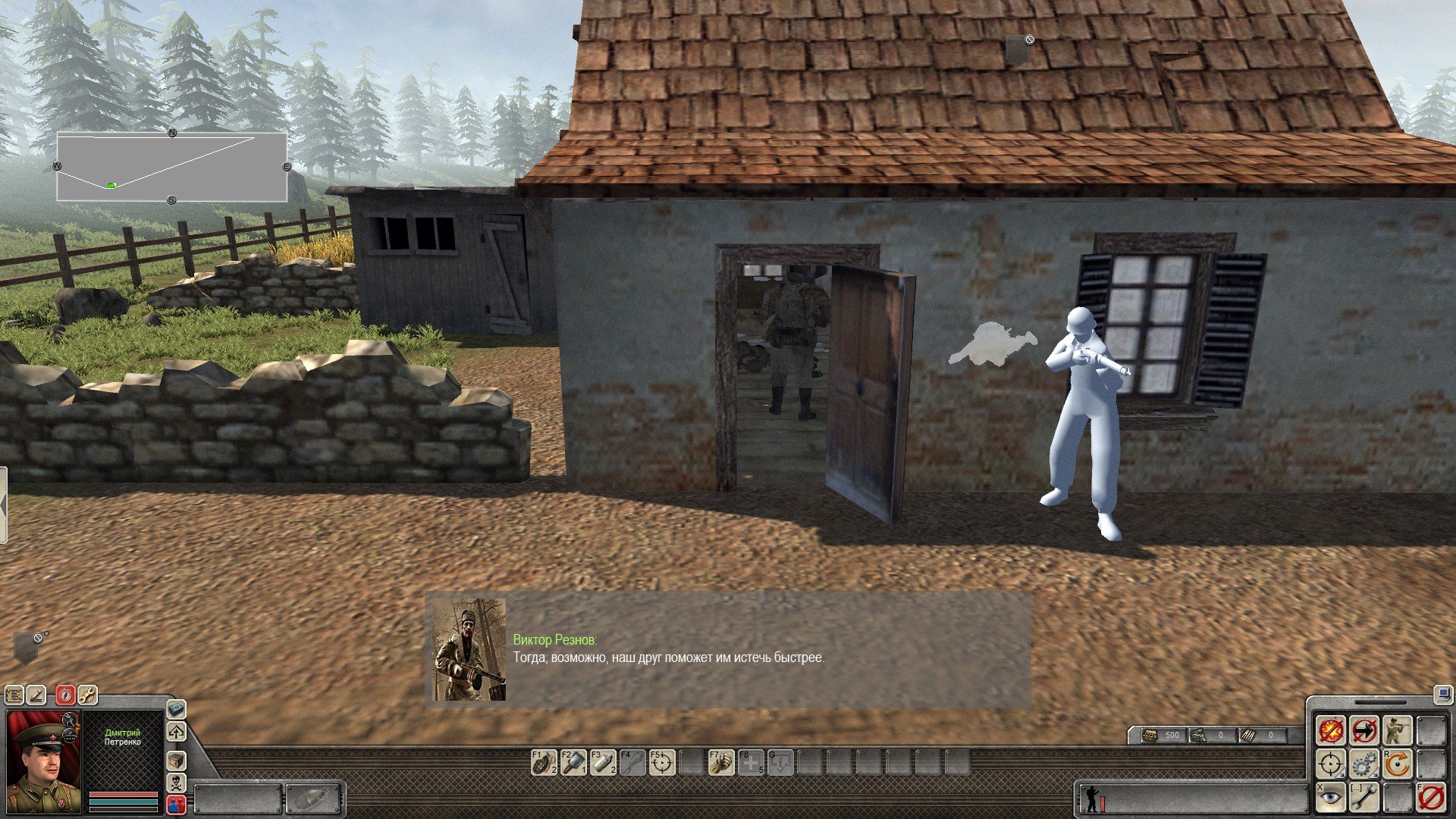This screenshot has width=1456, height=819.
Task: Click the skull and crossbones button
Action: tap(176, 782)
